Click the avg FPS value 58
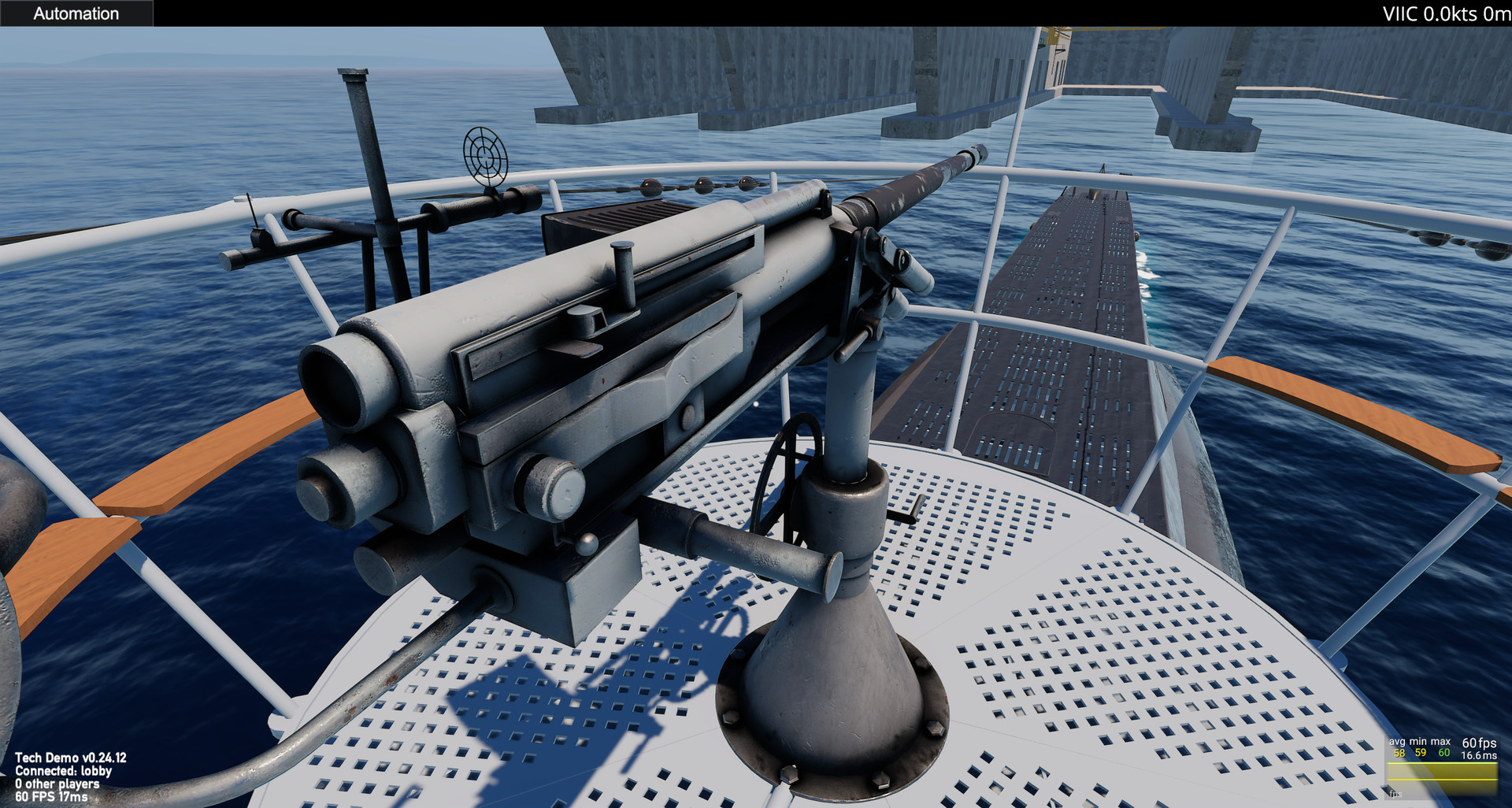 coord(1399,753)
